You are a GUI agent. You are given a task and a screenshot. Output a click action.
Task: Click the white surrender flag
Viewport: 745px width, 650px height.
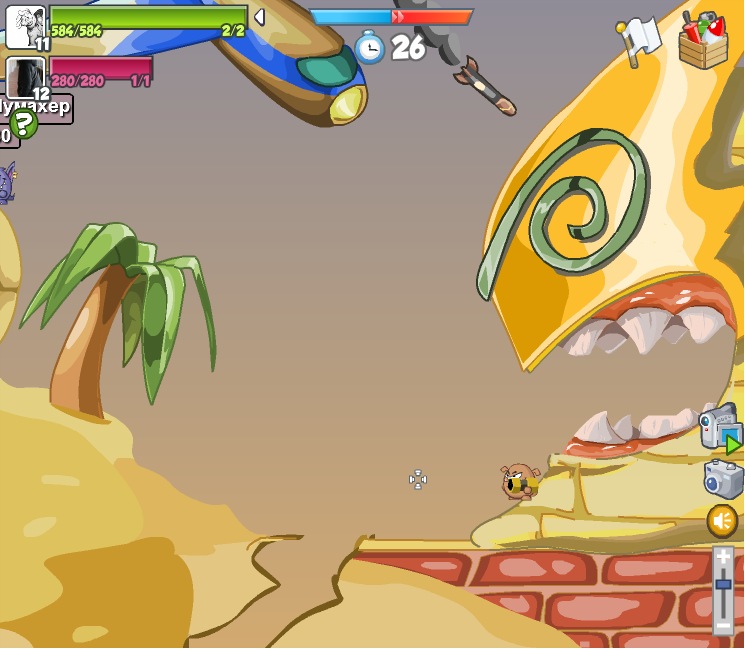[x=638, y=40]
